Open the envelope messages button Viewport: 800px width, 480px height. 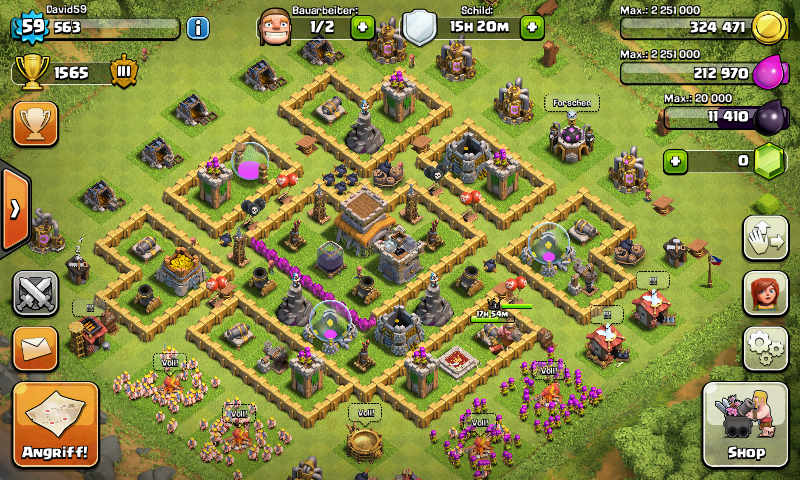pyautogui.click(x=35, y=348)
